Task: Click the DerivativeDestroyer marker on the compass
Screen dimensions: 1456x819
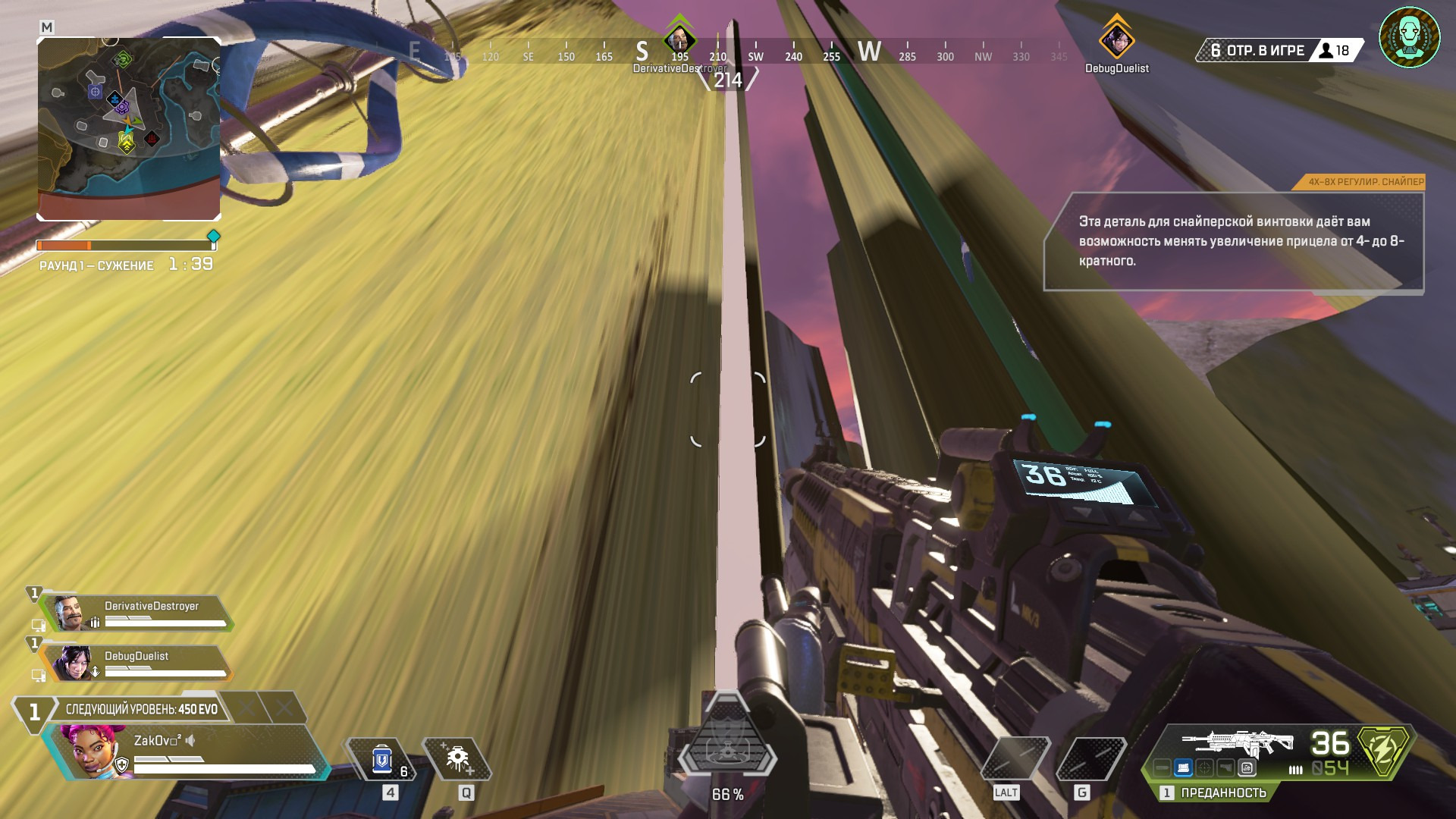Action: 679,40
